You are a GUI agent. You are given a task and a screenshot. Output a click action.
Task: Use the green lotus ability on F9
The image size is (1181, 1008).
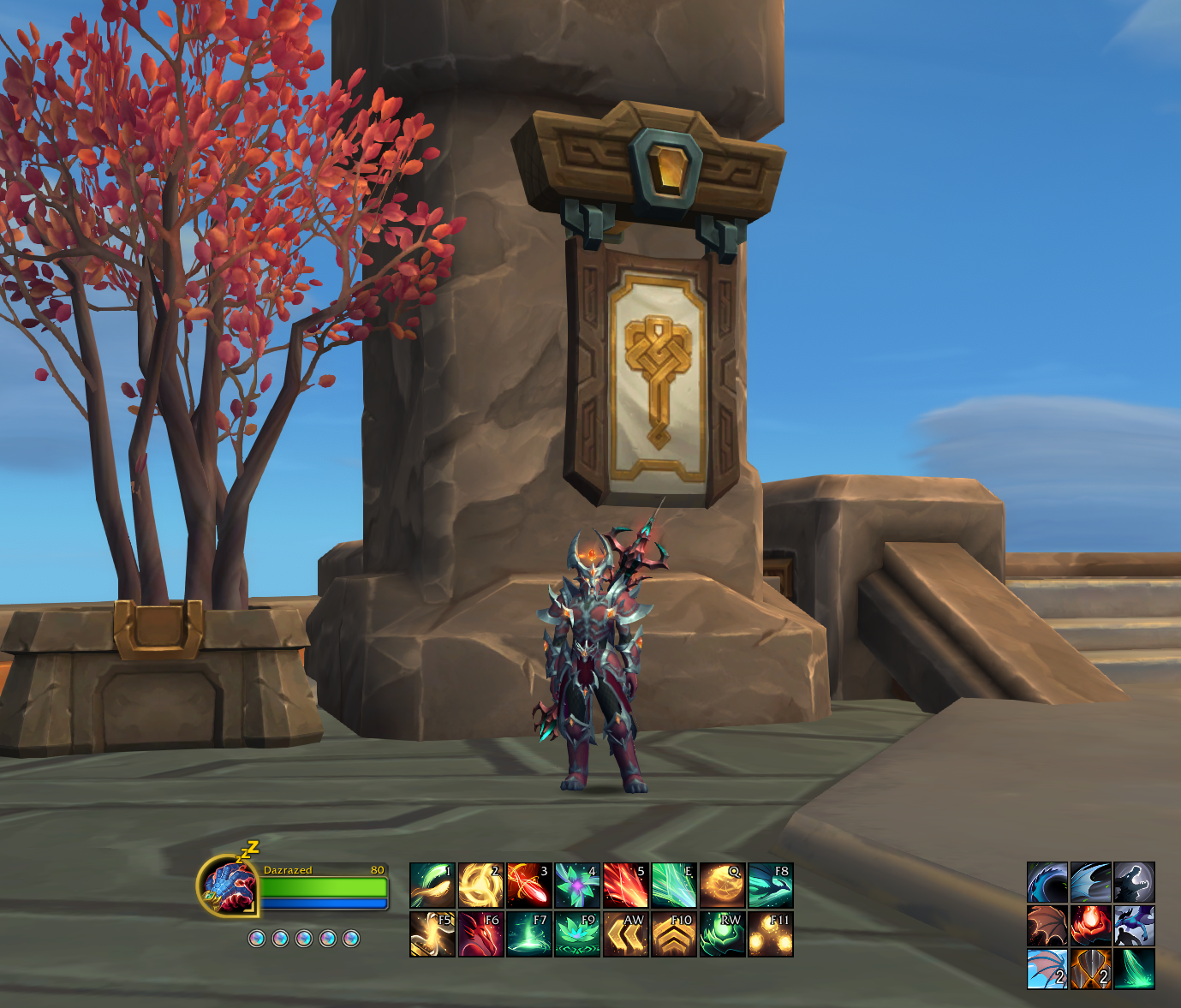coord(577,933)
